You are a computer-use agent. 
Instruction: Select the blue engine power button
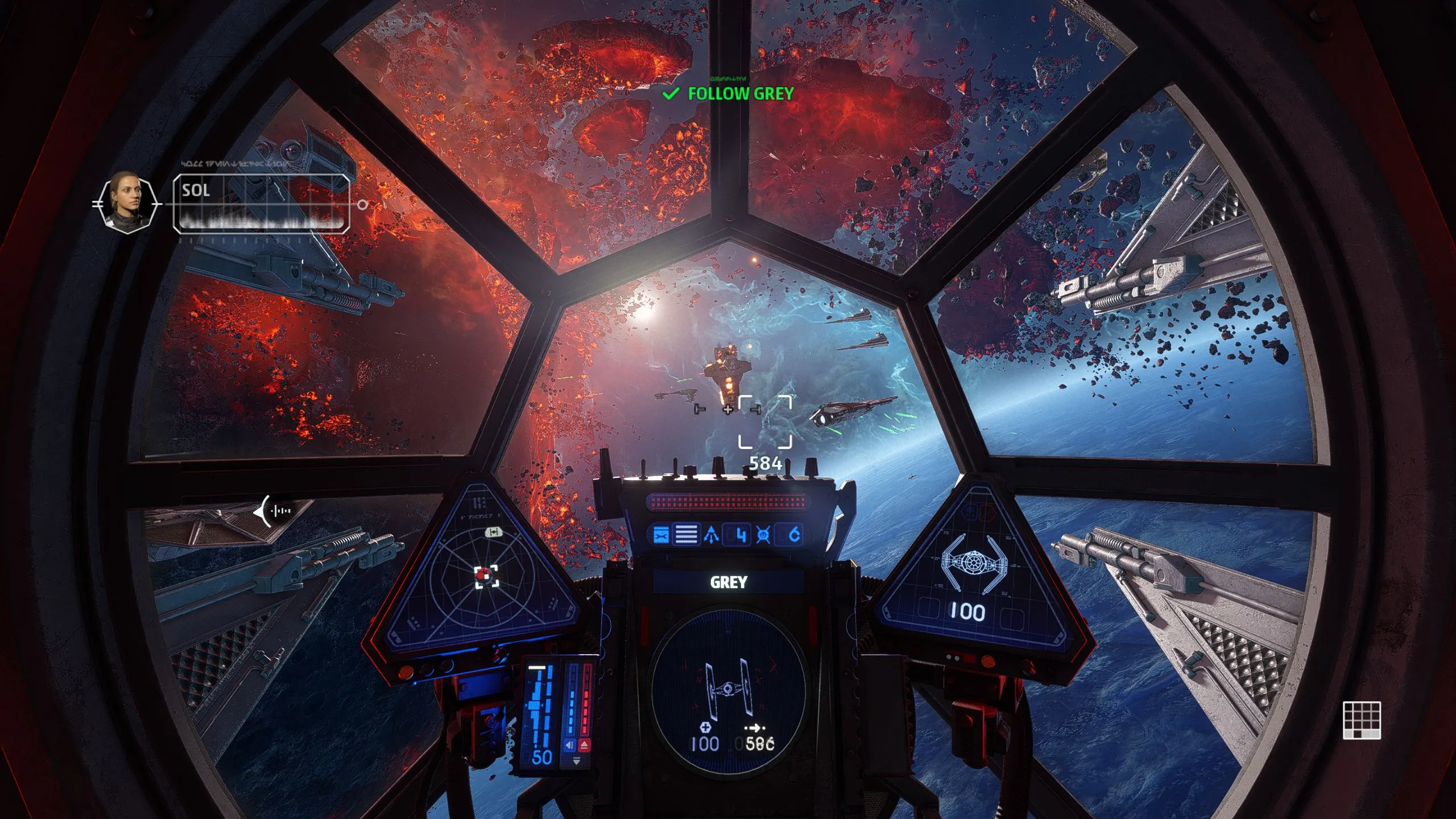(x=569, y=745)
